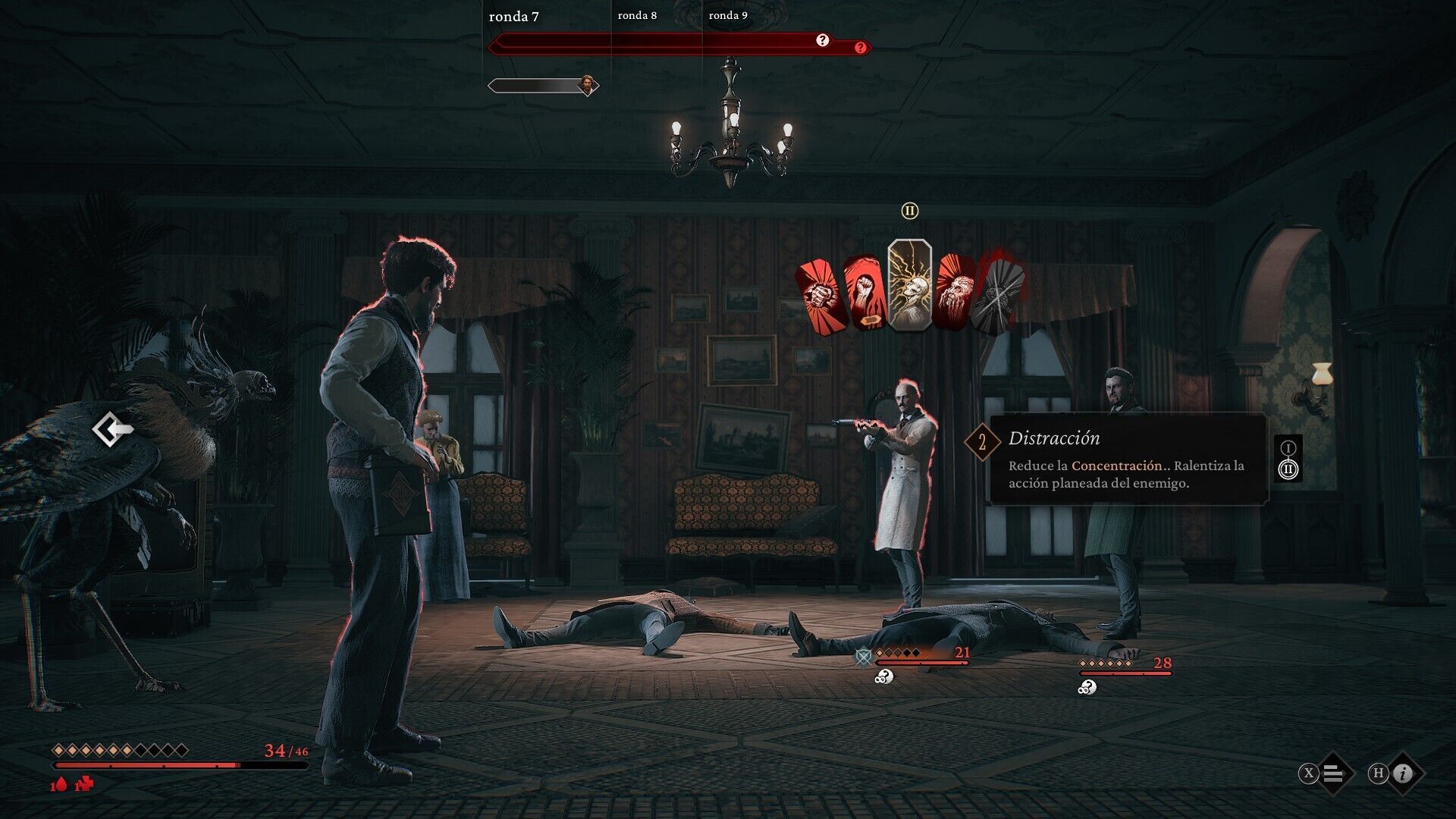1456x819 pixels.
Task: Switch Distracción to level I
Action: (x=1288, y=448)
